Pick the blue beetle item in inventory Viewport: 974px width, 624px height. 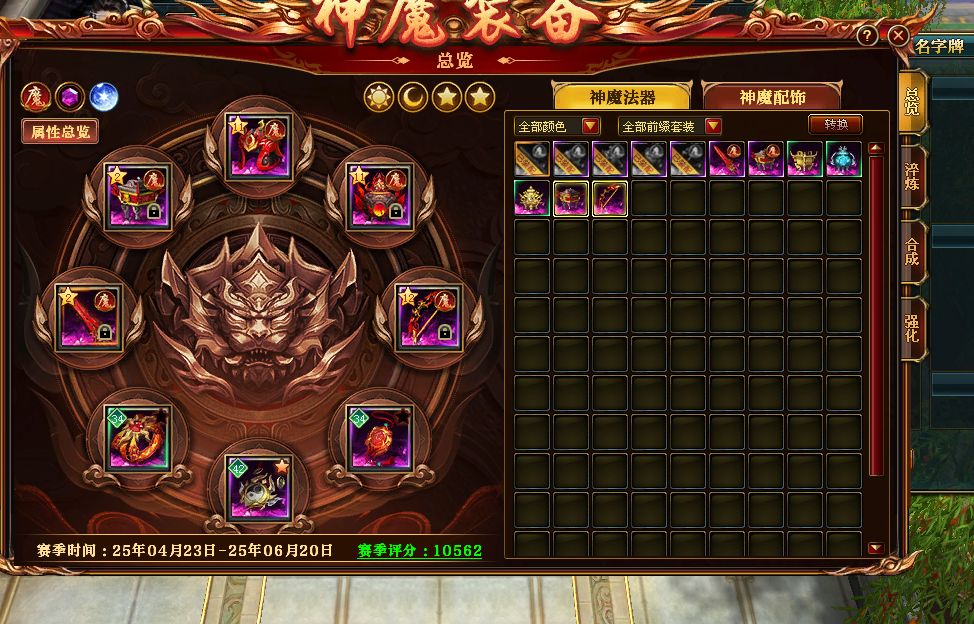click(844, 159)
